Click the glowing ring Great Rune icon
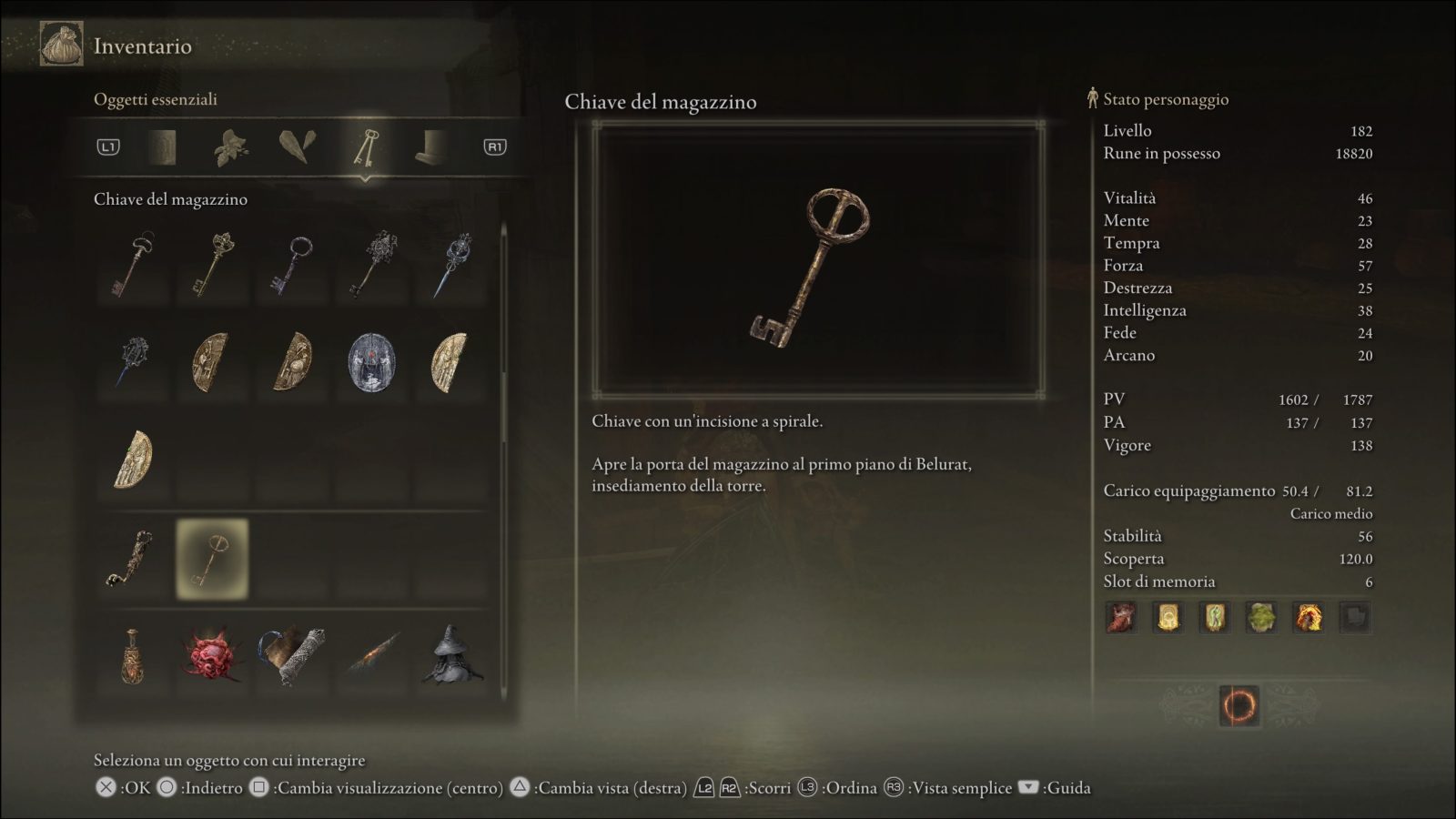This screenshot has width=1456, height=819. pyautogui.click(x=1239, y=705)
